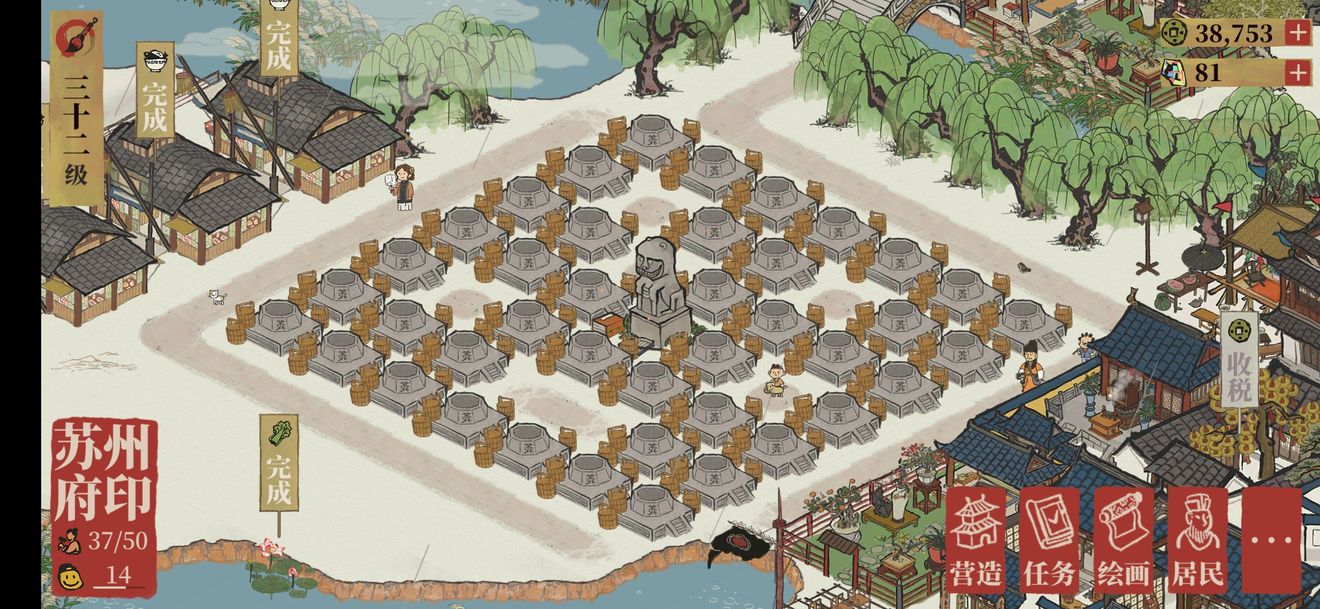Open the 营造 construction menu
The height and width of the screenshot is (609, 1320).
(976, 541)
